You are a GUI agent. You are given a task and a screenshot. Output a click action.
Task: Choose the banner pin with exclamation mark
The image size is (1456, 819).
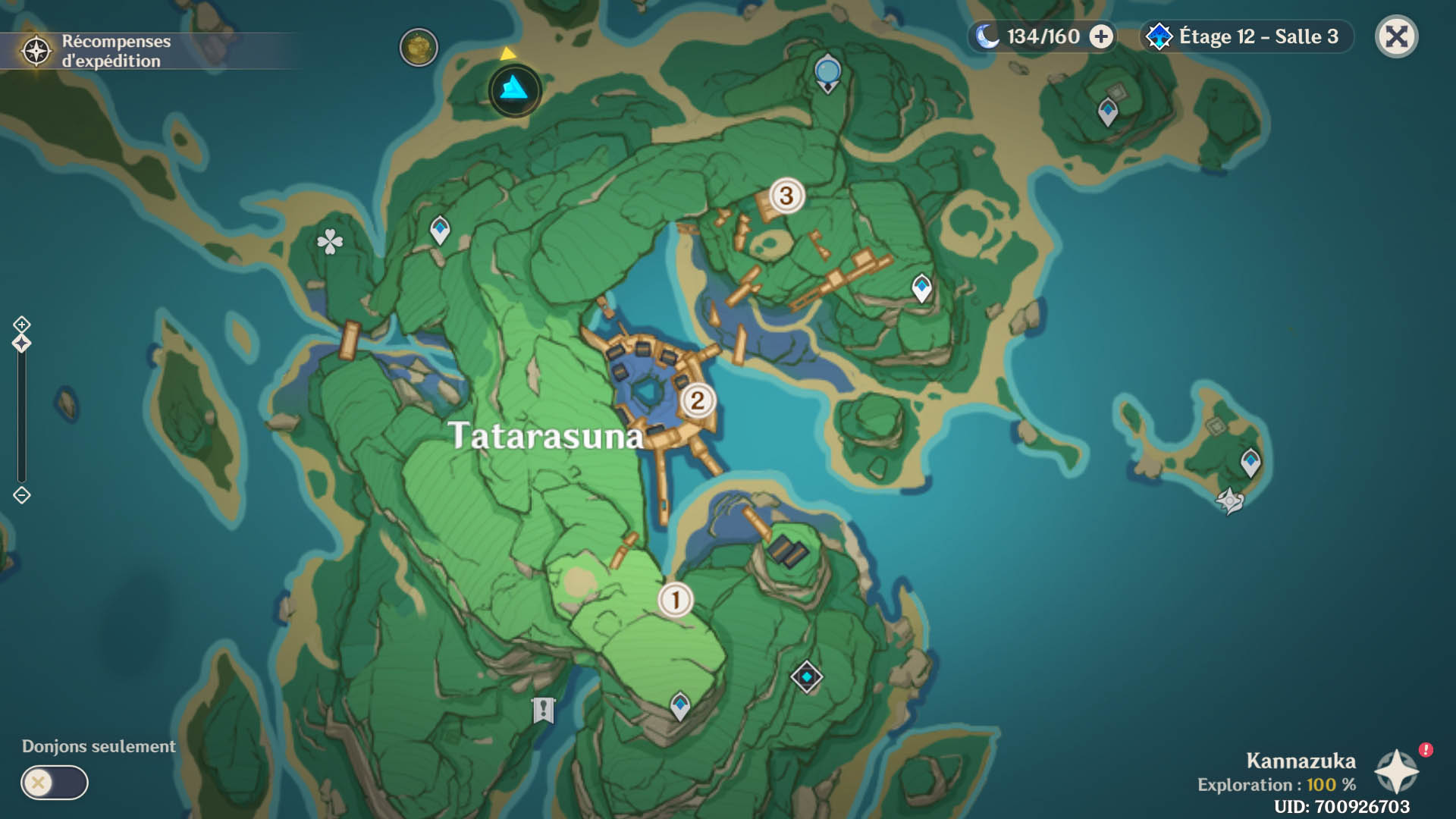point(543,710)
